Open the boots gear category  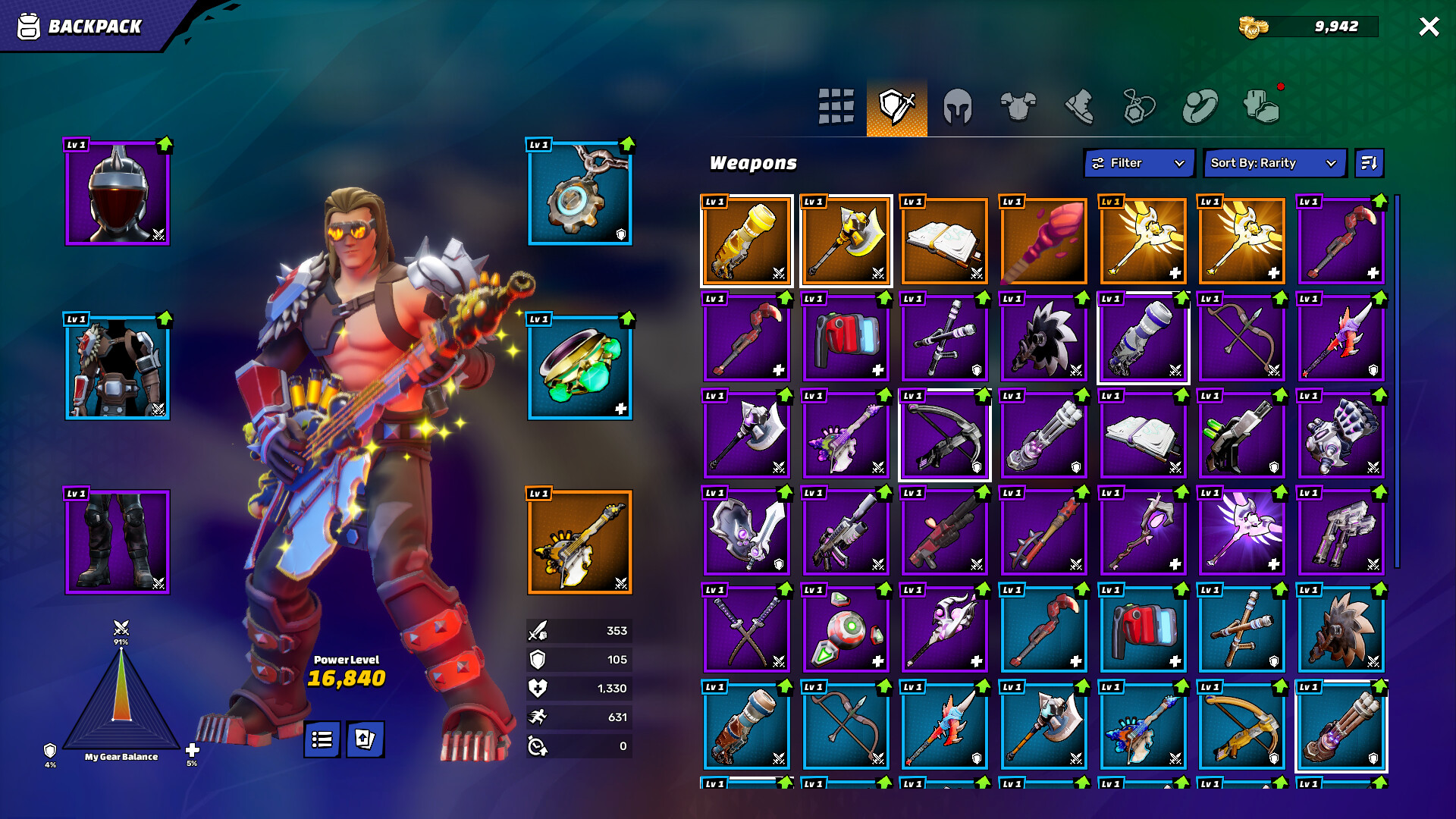coord(1081,105)
